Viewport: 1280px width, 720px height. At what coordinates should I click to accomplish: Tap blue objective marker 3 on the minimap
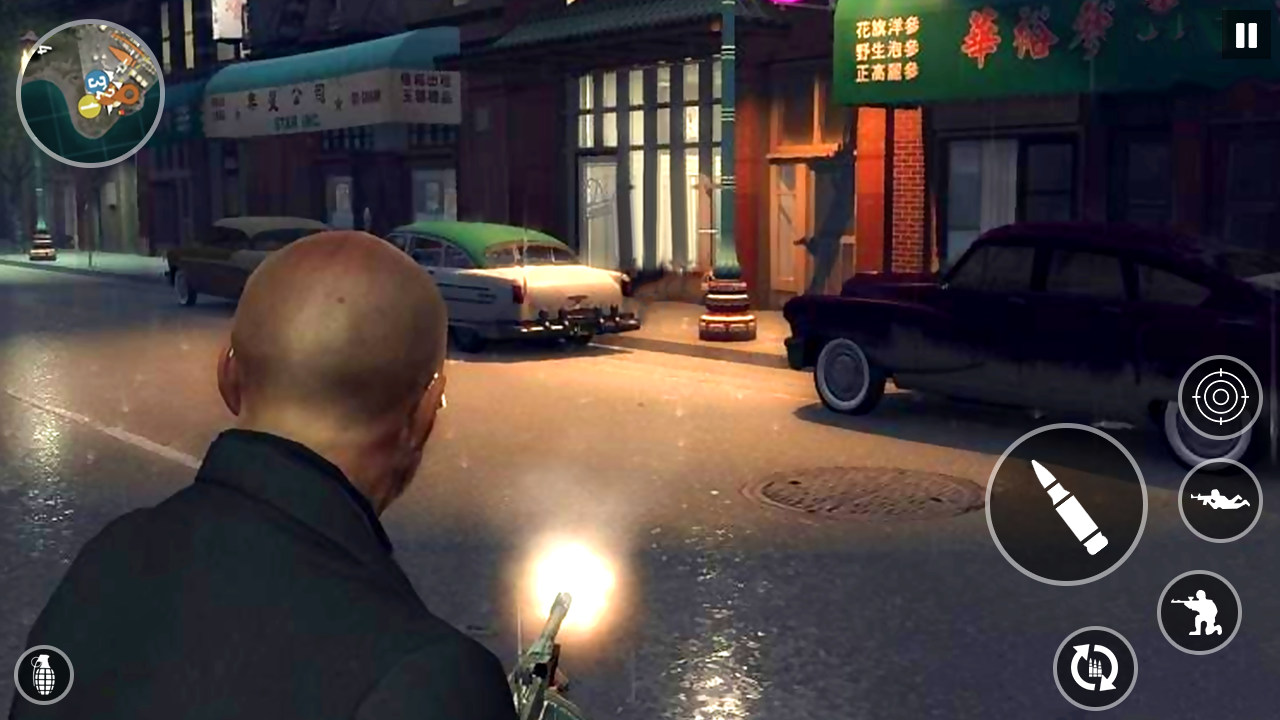(x=96, y=82)
